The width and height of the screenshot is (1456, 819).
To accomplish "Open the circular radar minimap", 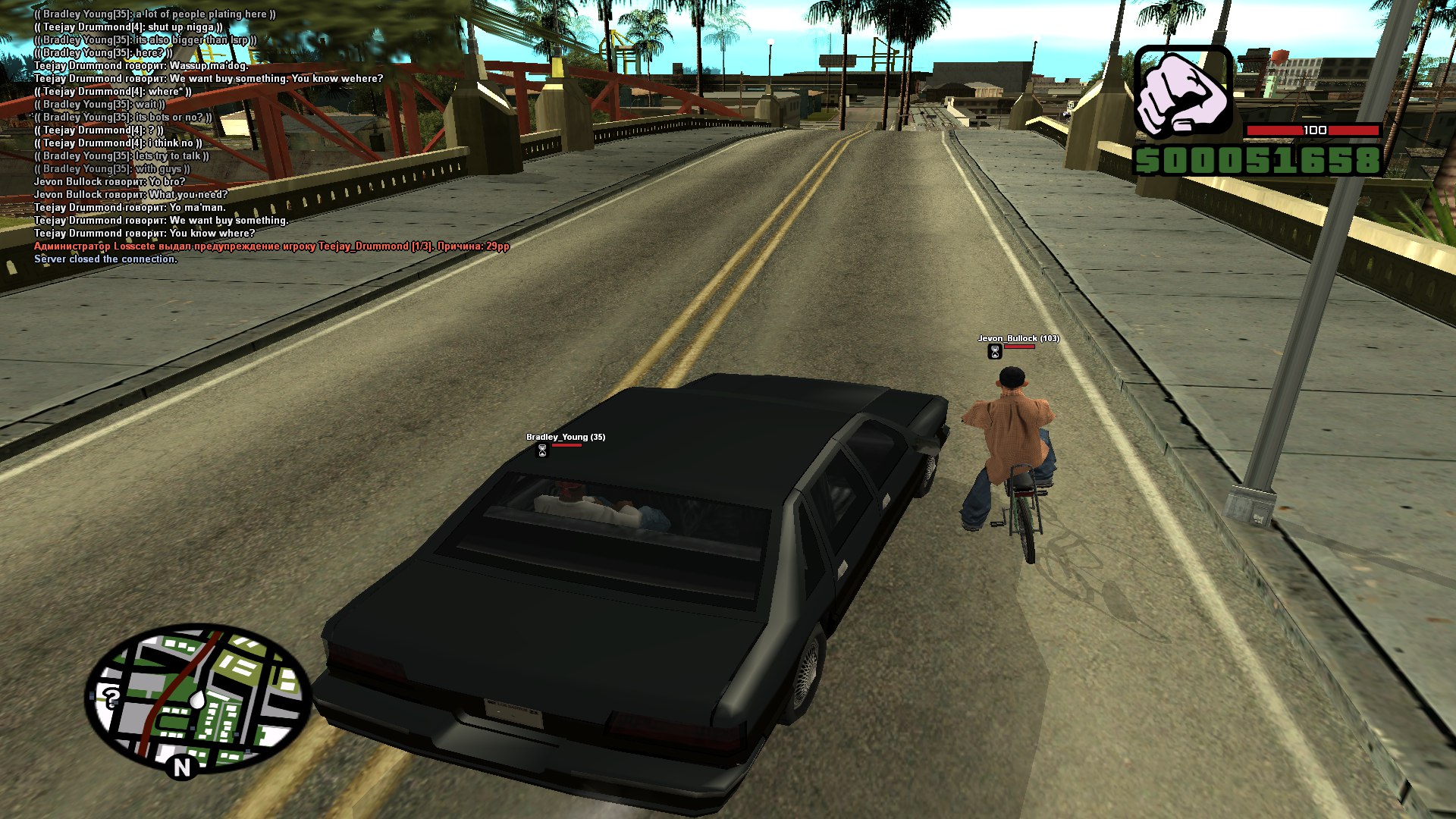I will pyautogui.click(x=199, y=698).
